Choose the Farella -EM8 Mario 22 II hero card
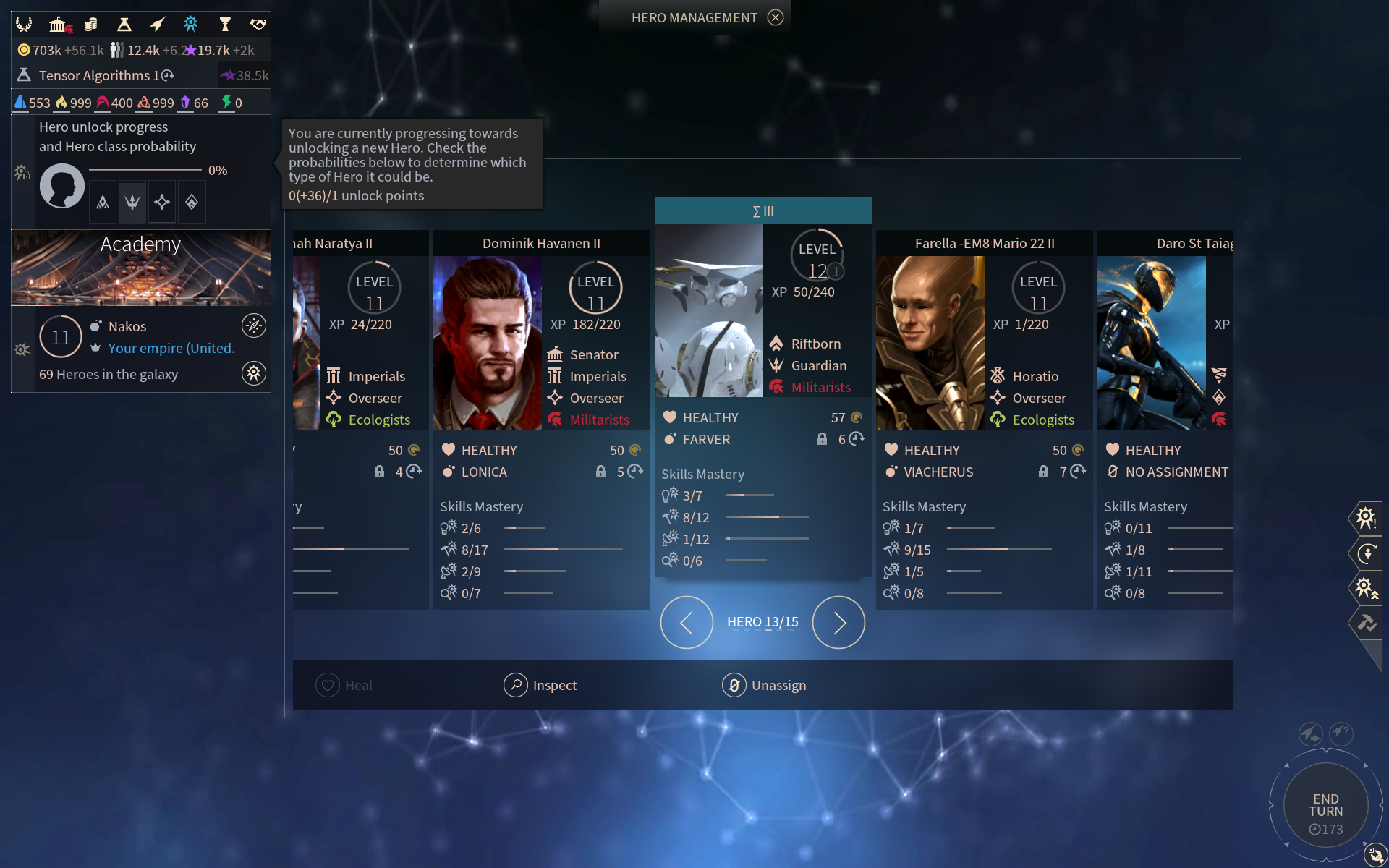The height and width of the screenshot is (868, 1389). 984,244
